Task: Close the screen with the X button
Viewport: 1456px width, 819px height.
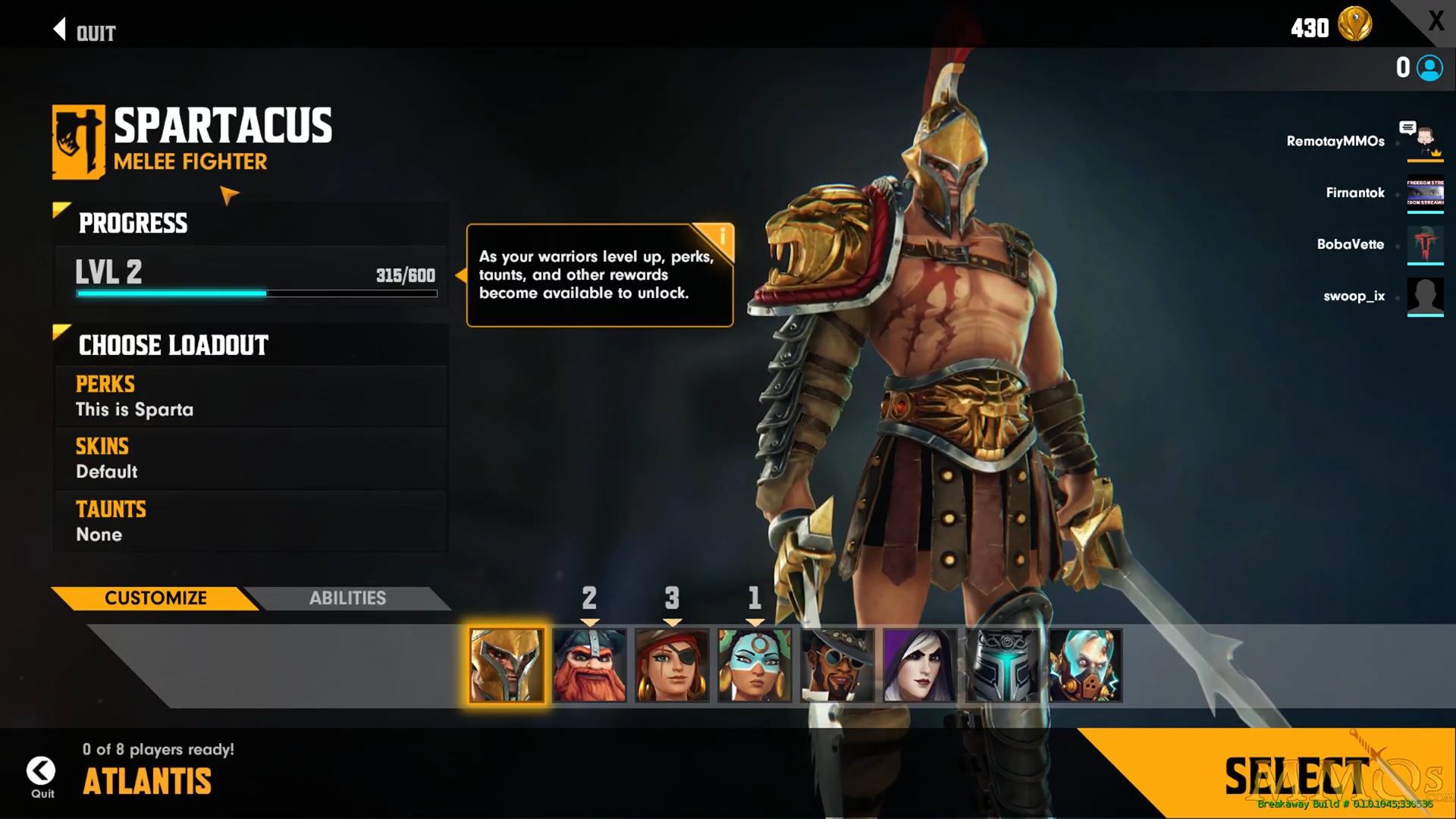Action: coord(1436,20)
